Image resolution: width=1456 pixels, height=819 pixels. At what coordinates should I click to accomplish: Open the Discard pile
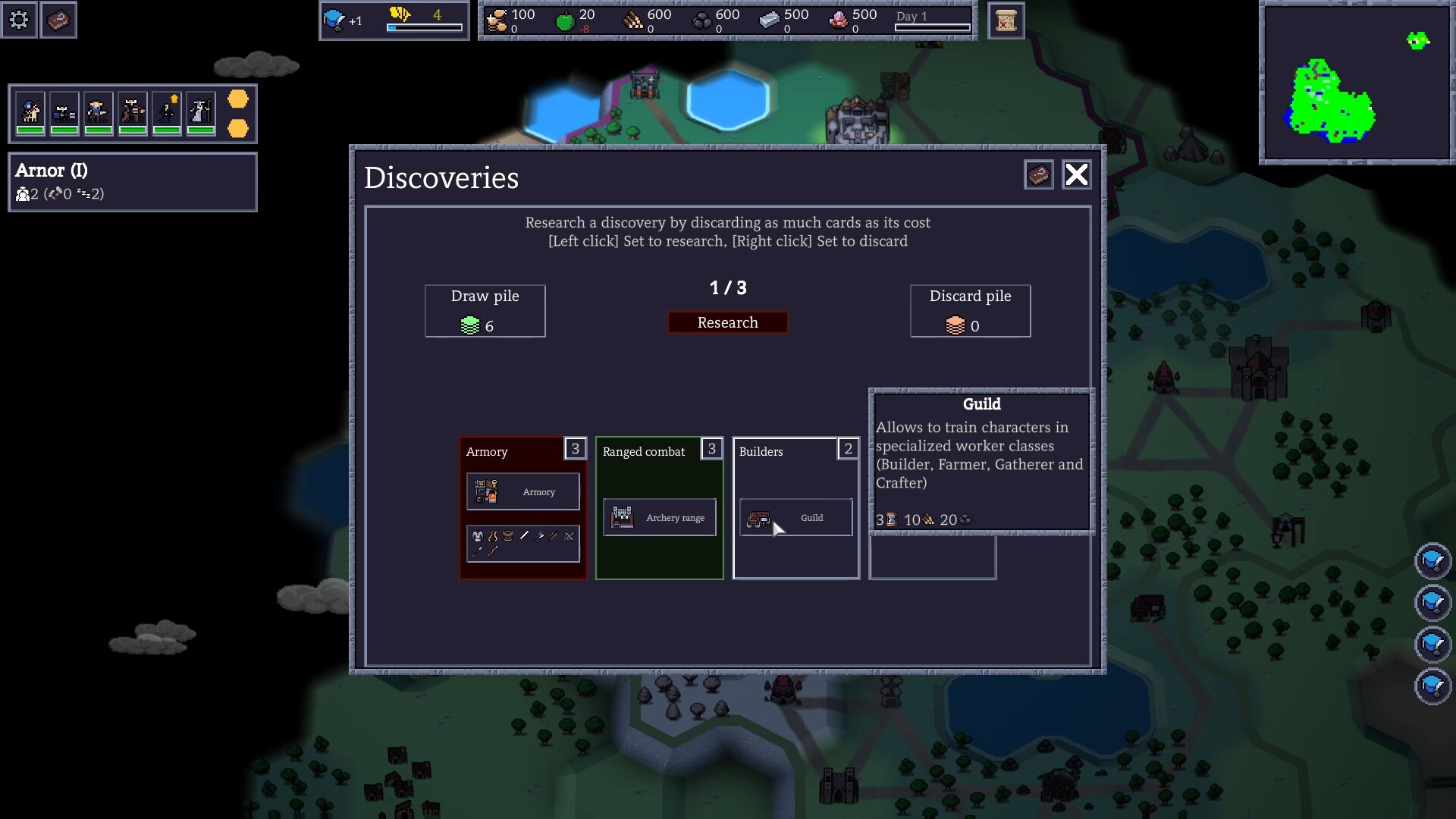(970, 311)
